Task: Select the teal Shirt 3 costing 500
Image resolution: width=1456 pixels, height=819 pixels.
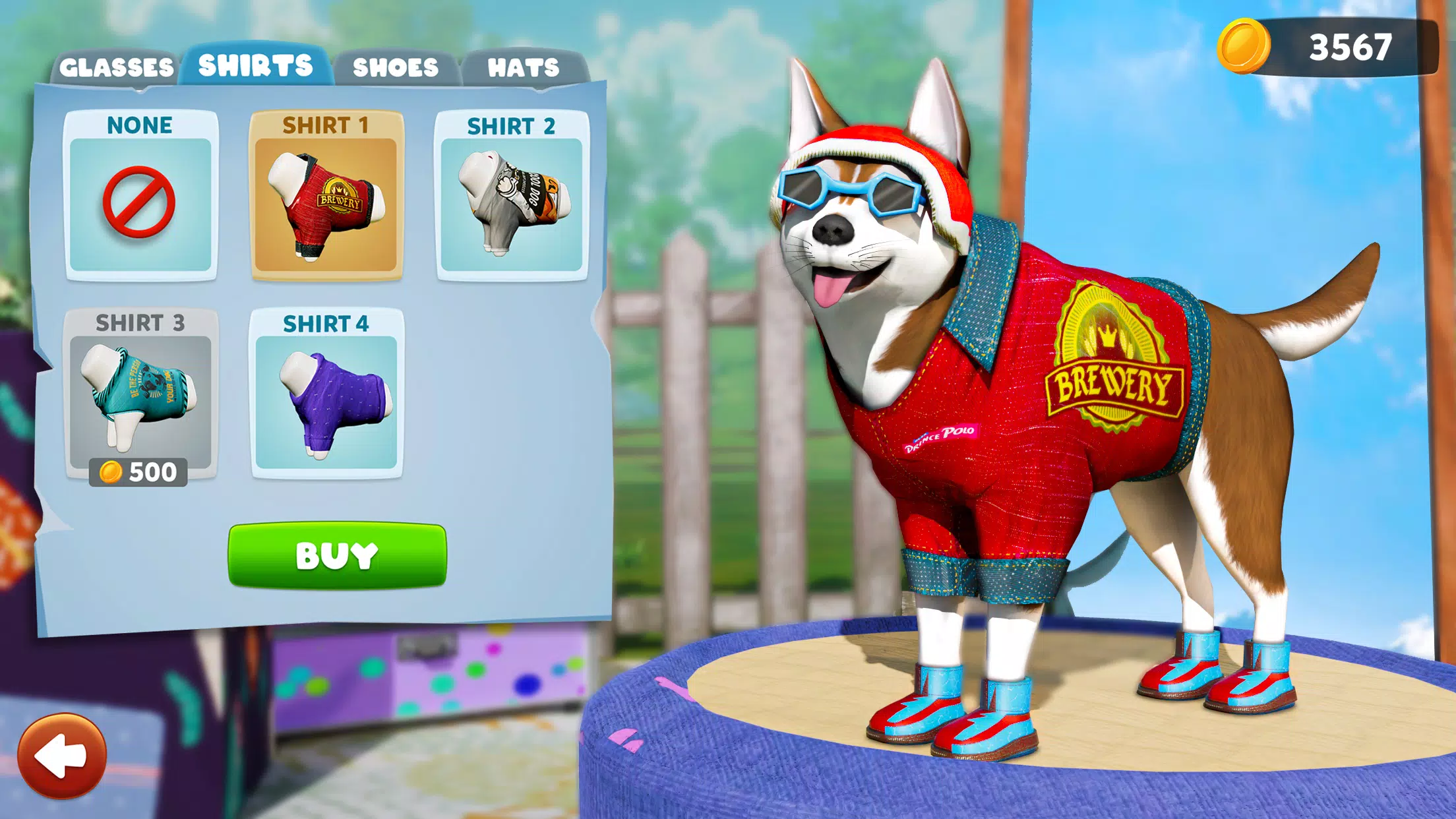Action: coord(140,396)
